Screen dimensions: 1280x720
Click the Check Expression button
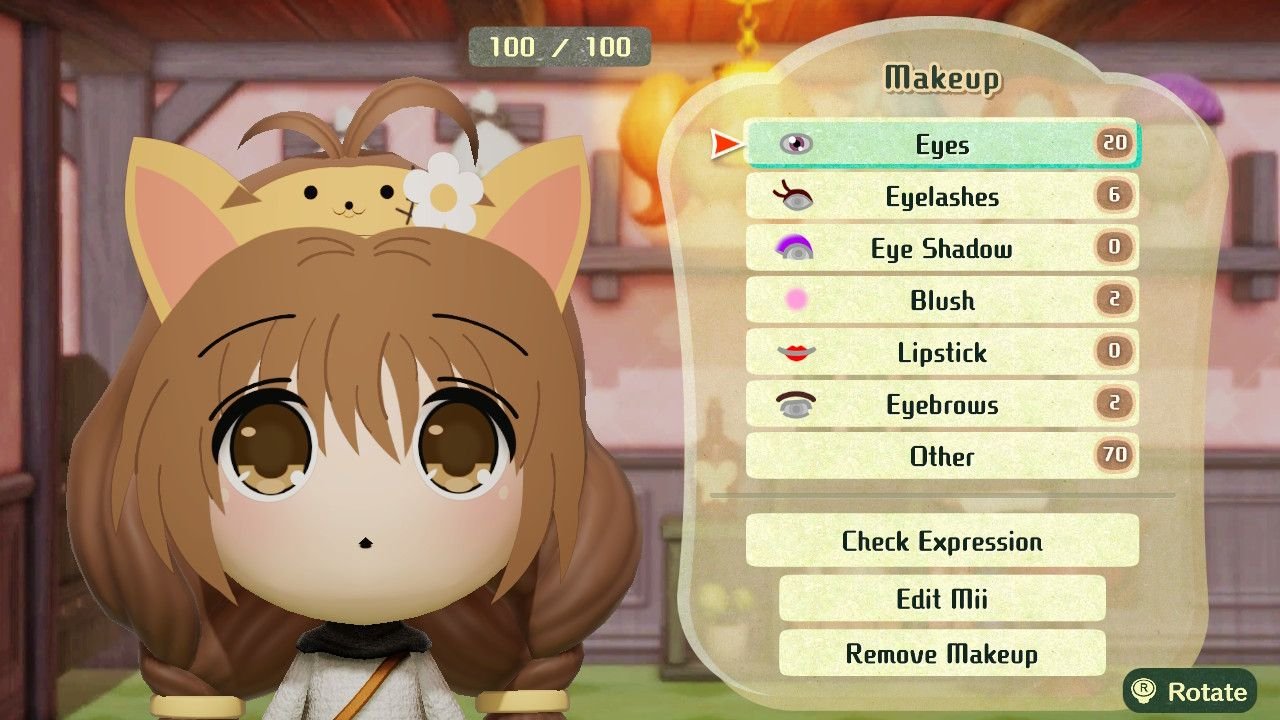[941, 541]
